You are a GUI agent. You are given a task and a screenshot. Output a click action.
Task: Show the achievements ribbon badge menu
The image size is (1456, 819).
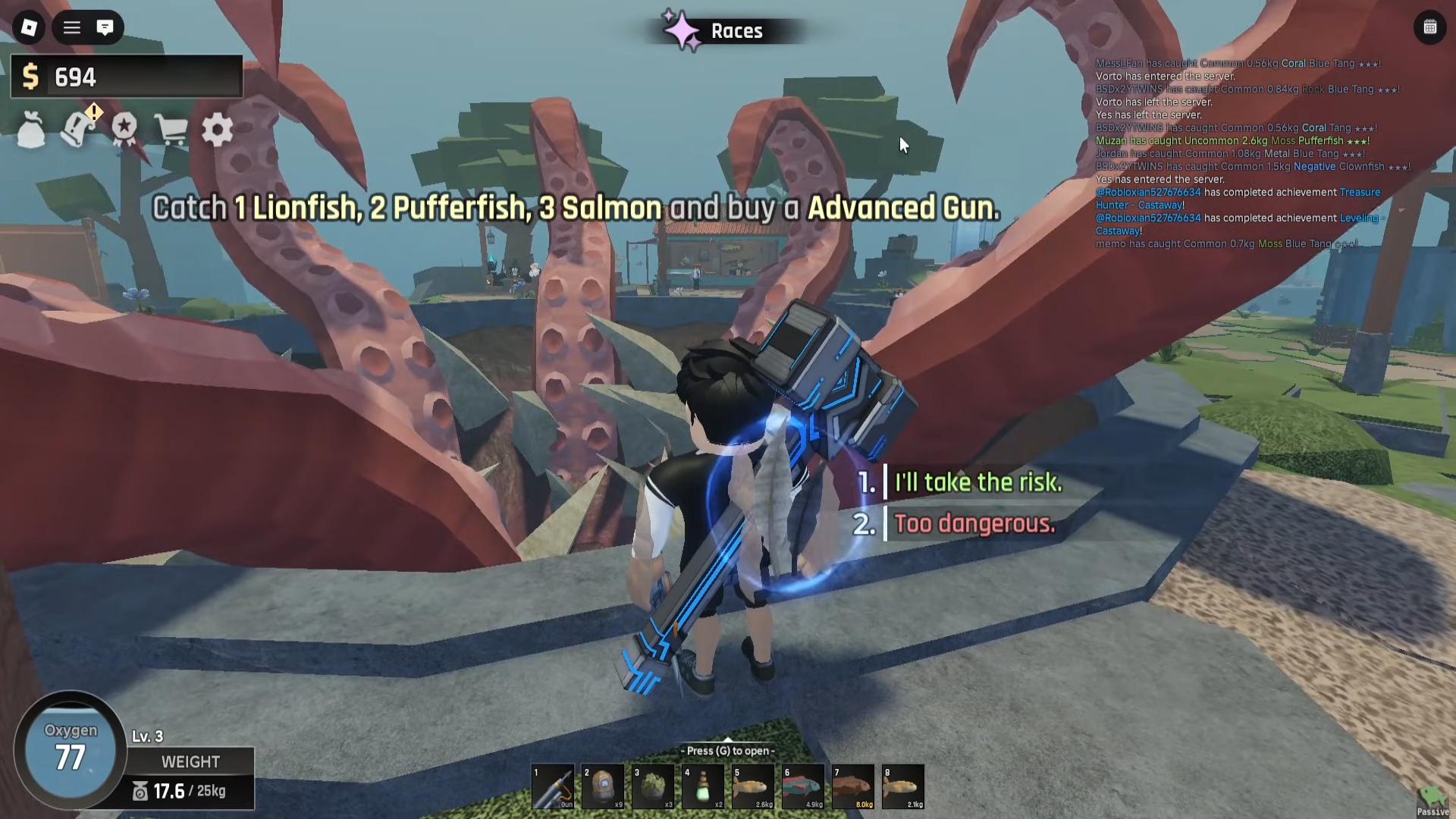[x=124, y=130]
